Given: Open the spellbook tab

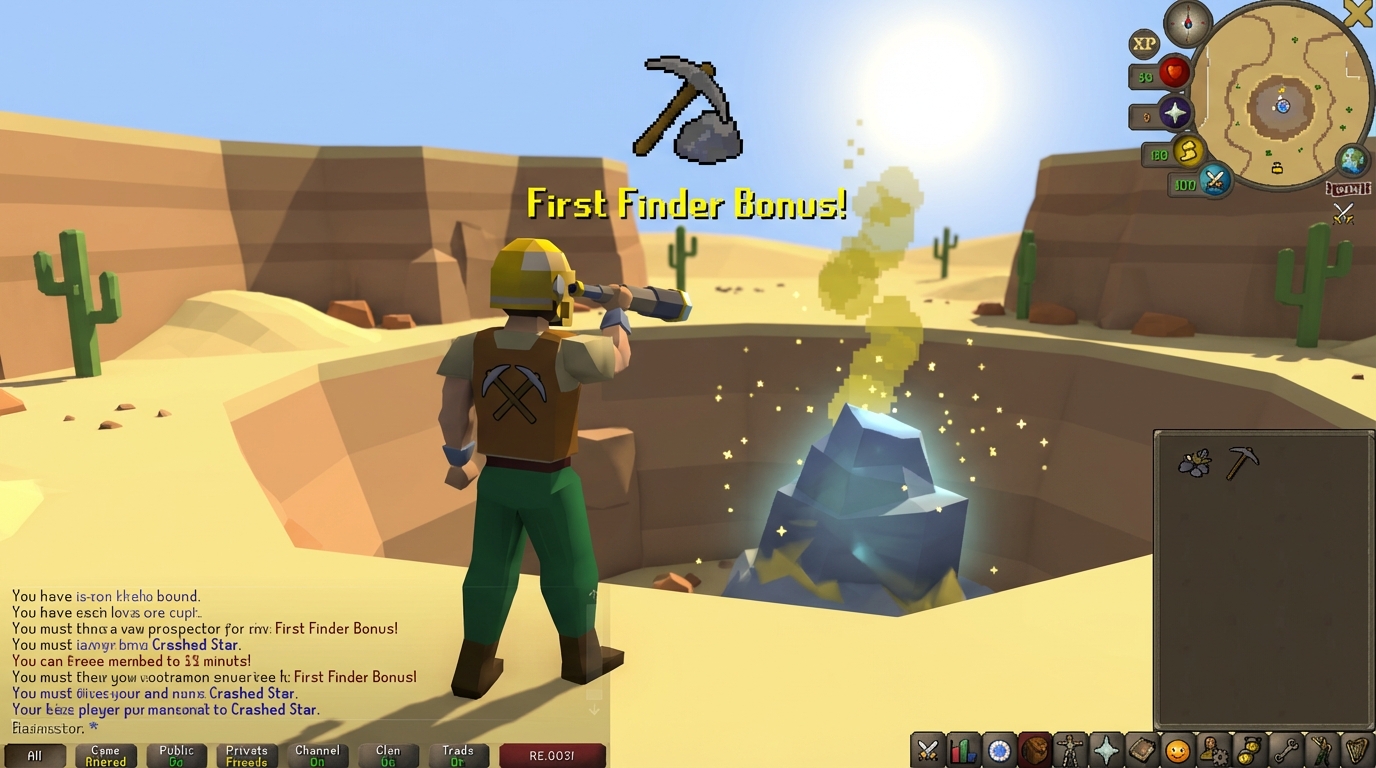Looking at the screenshot, I should coord(1142,749).
